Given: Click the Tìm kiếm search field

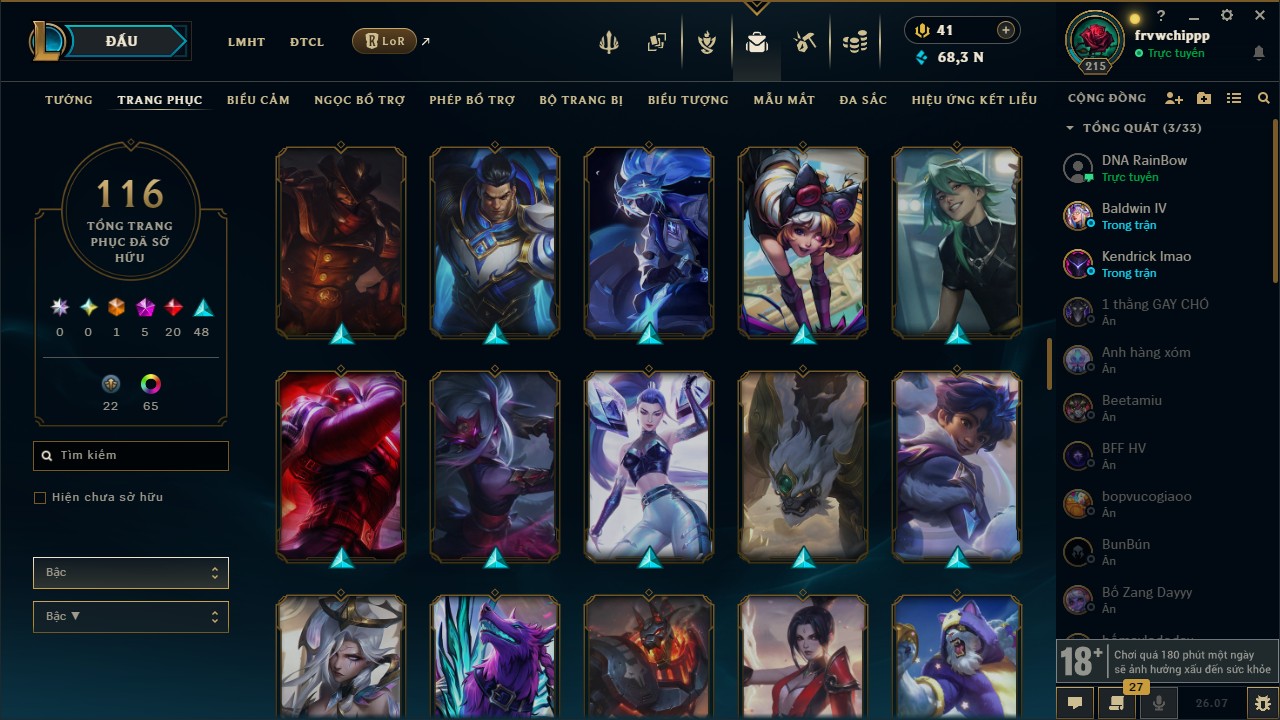Looking at the screenshot, I should click(131, 456).
